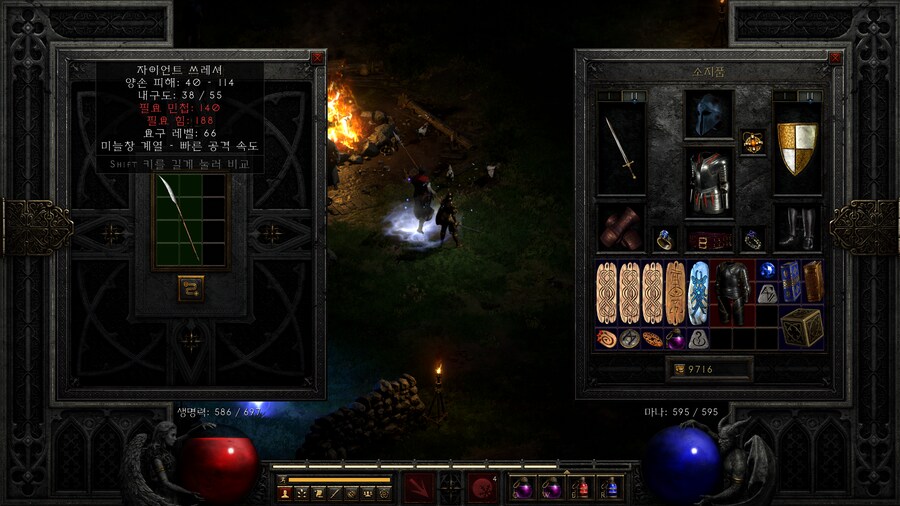The image size is (900, 506).
Task: Select the equipped body armor slot
Action: [x=709, y=182]
